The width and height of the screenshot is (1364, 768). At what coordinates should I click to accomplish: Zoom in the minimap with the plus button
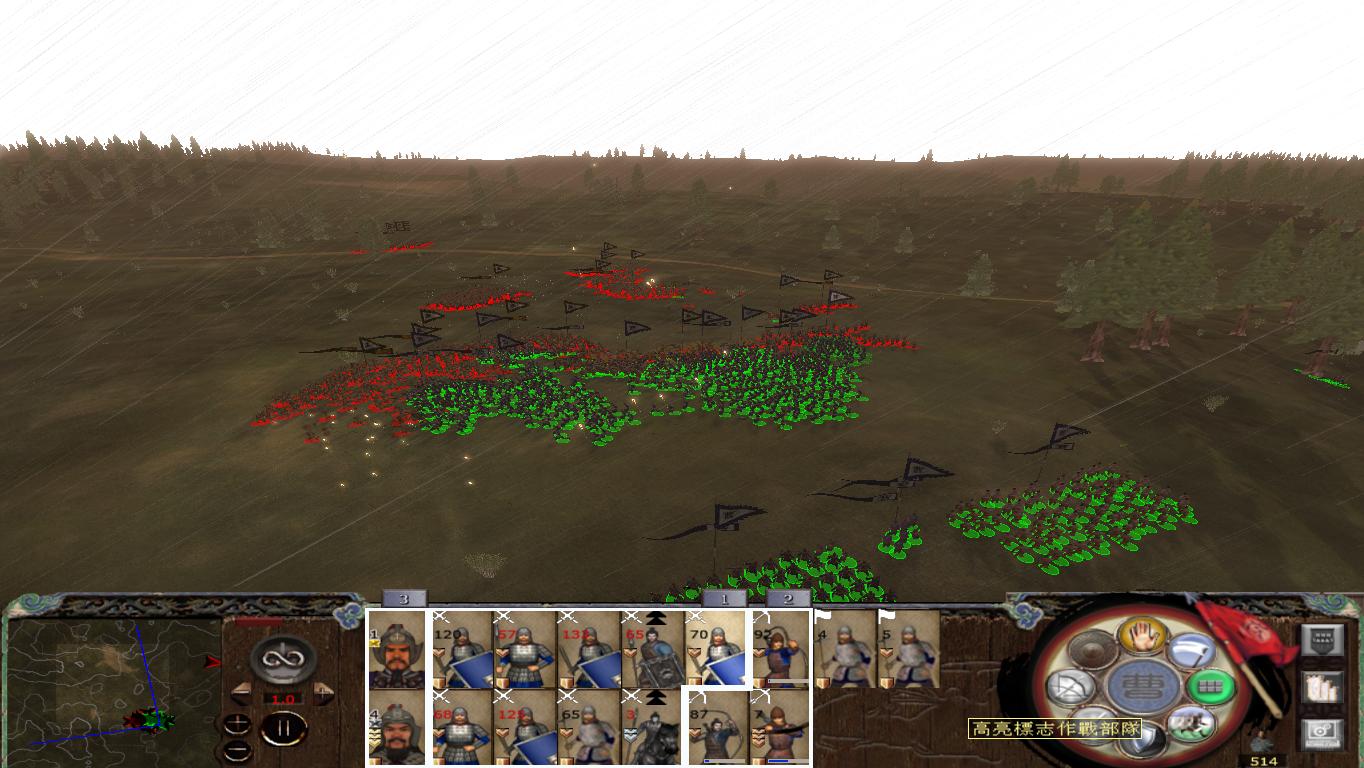point(237,722)
